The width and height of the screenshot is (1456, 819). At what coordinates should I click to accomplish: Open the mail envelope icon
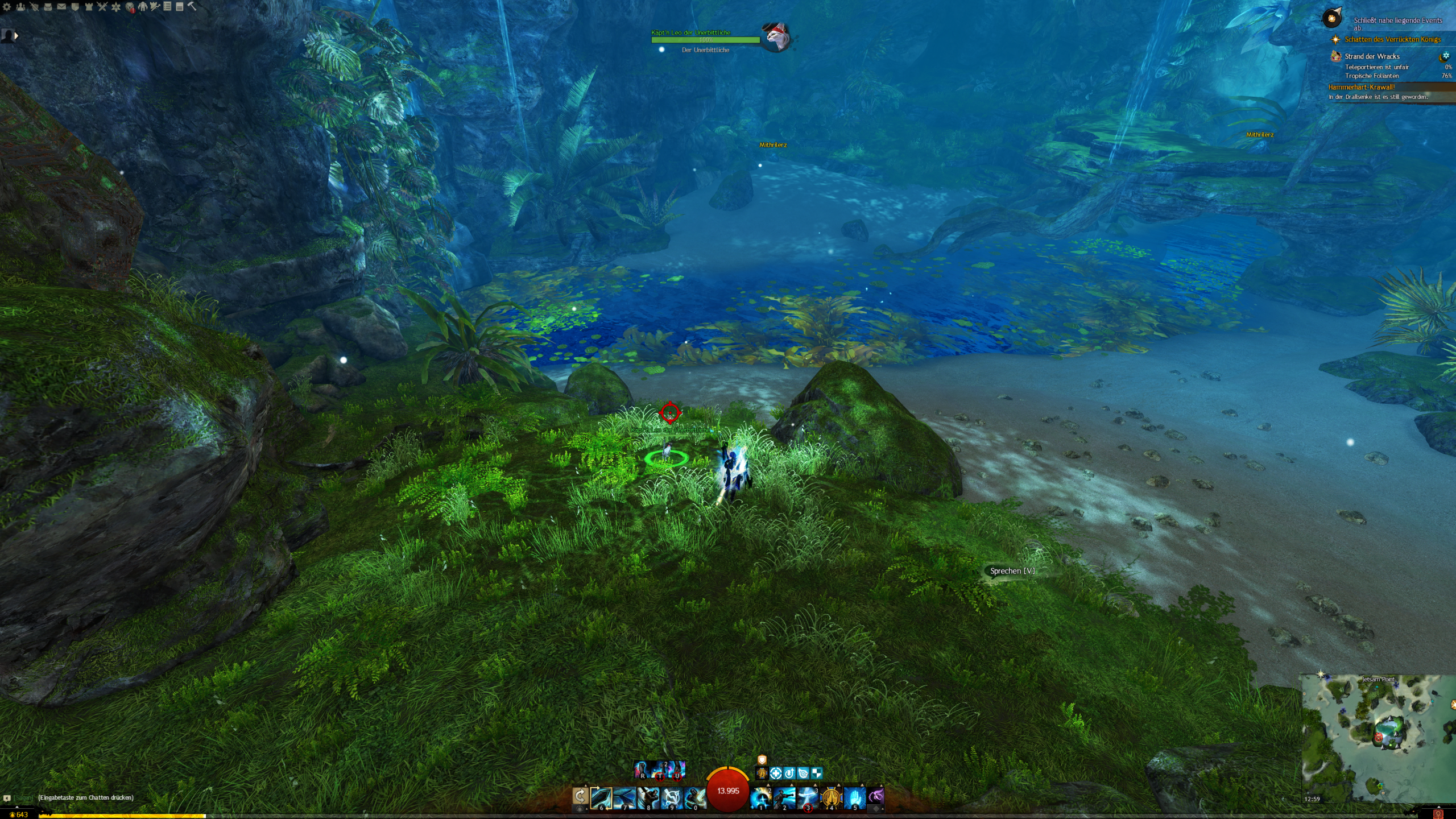pyautogui.click(x=61, y=7)
